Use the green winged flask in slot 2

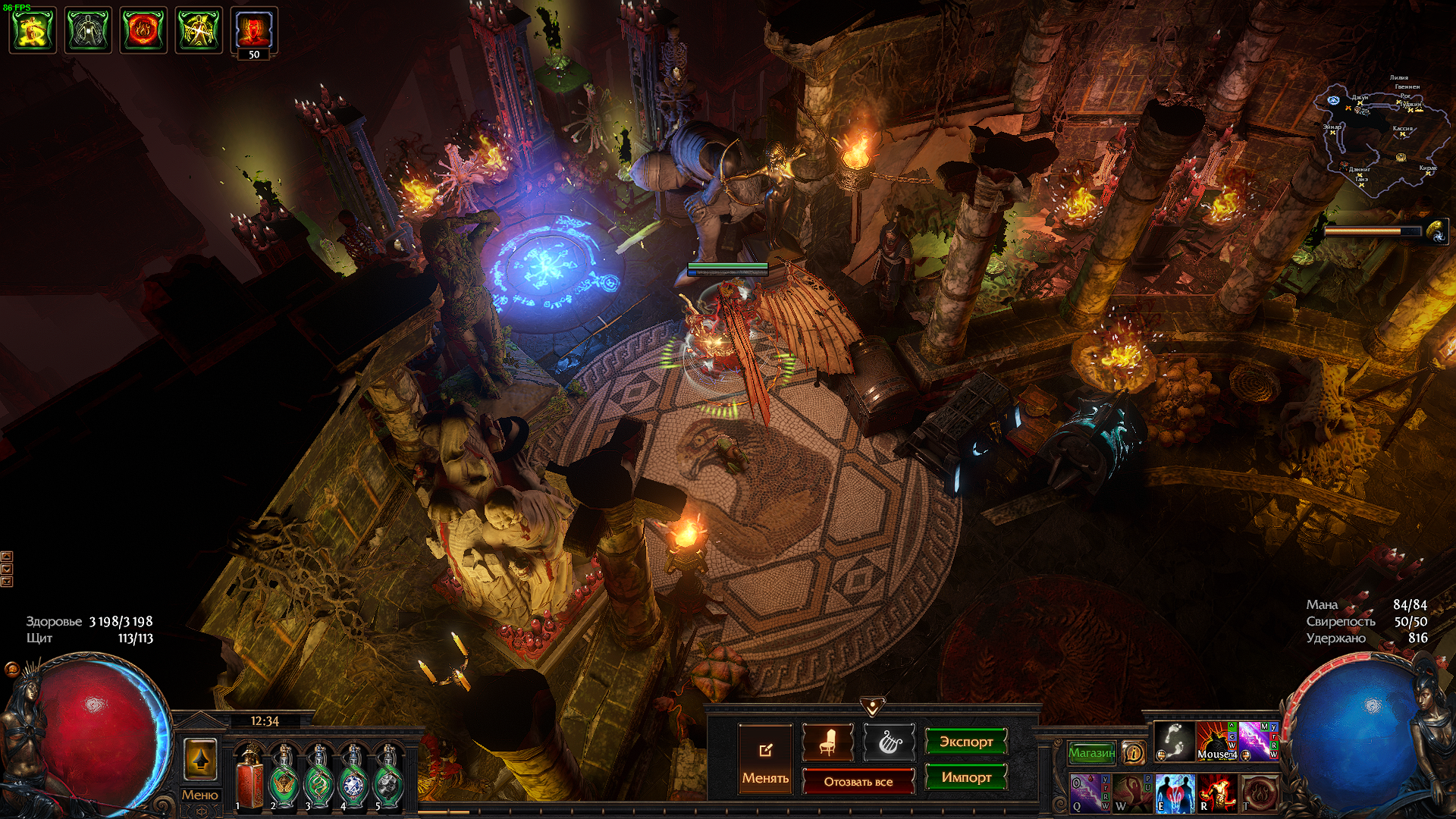284,779
